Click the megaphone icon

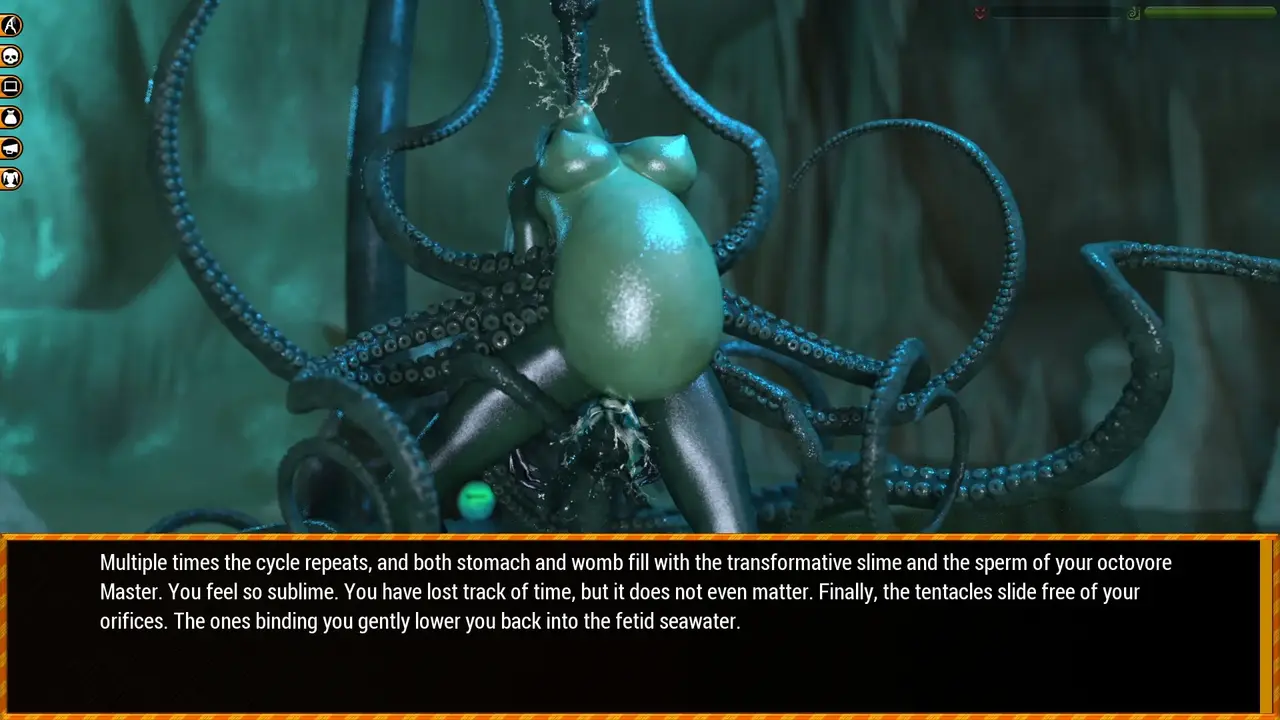11,149
